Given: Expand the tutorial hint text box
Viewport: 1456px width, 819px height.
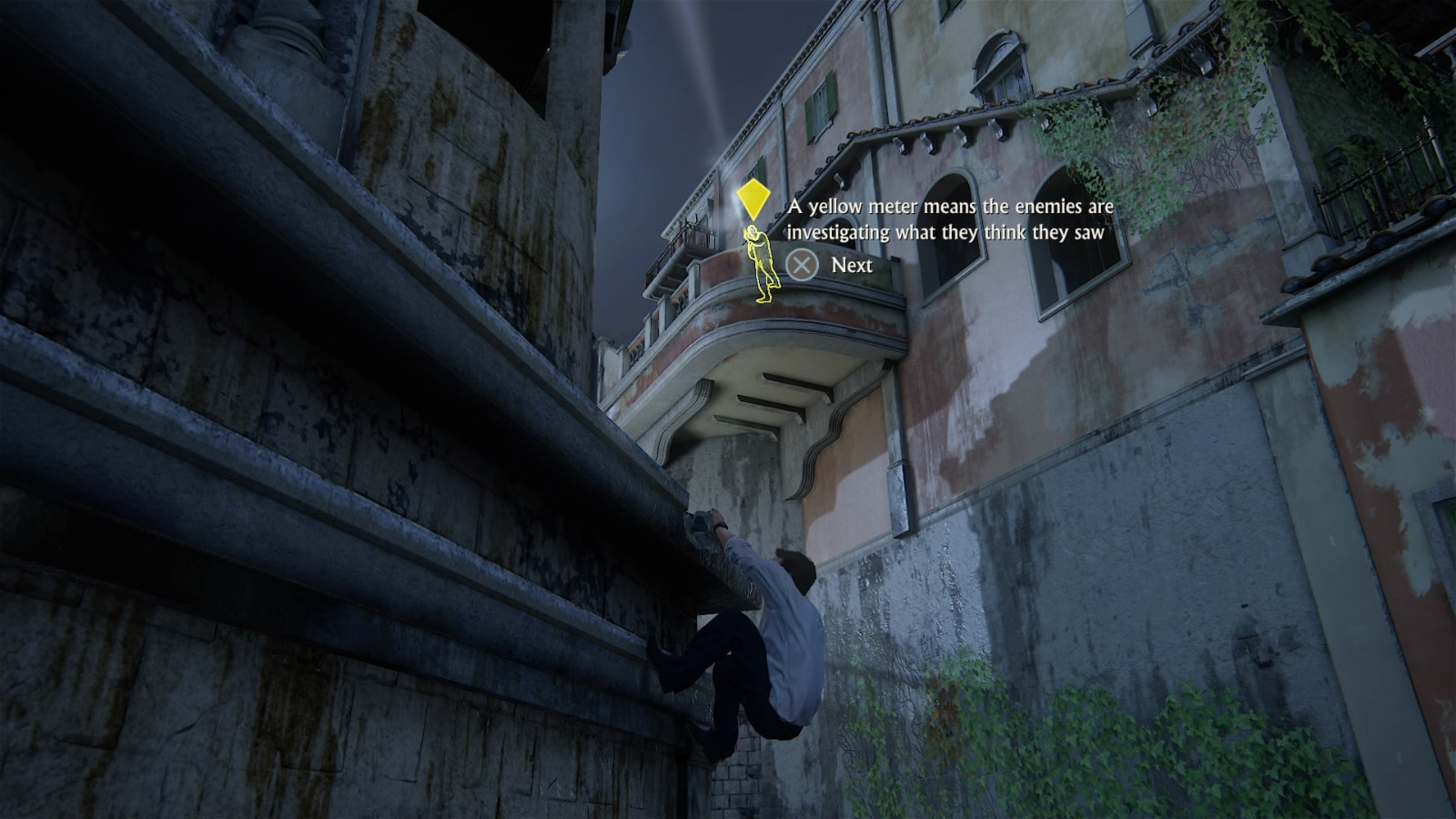Looking at the screenshot, I should (946, 218).
